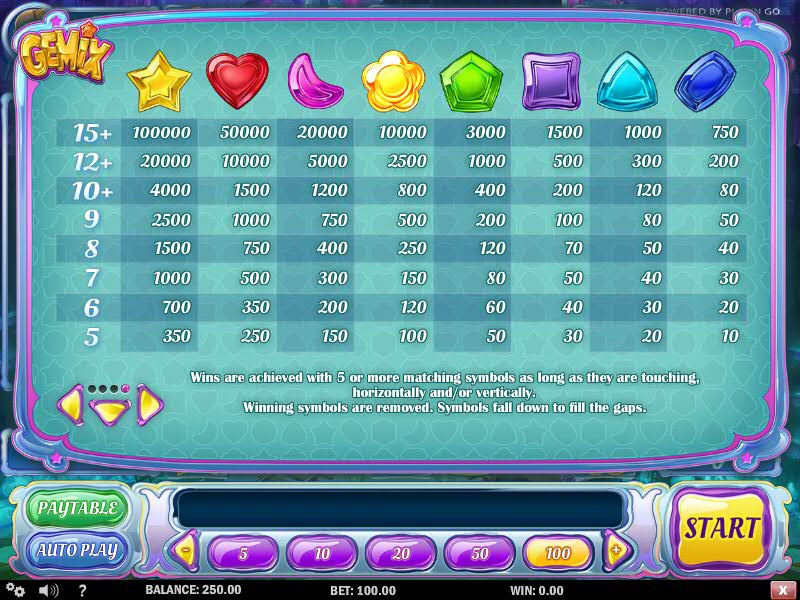The width and height of the screenshot is (800, 600).
Task: Close the paytable with the down arrow
Action: [x=108, y=410]
